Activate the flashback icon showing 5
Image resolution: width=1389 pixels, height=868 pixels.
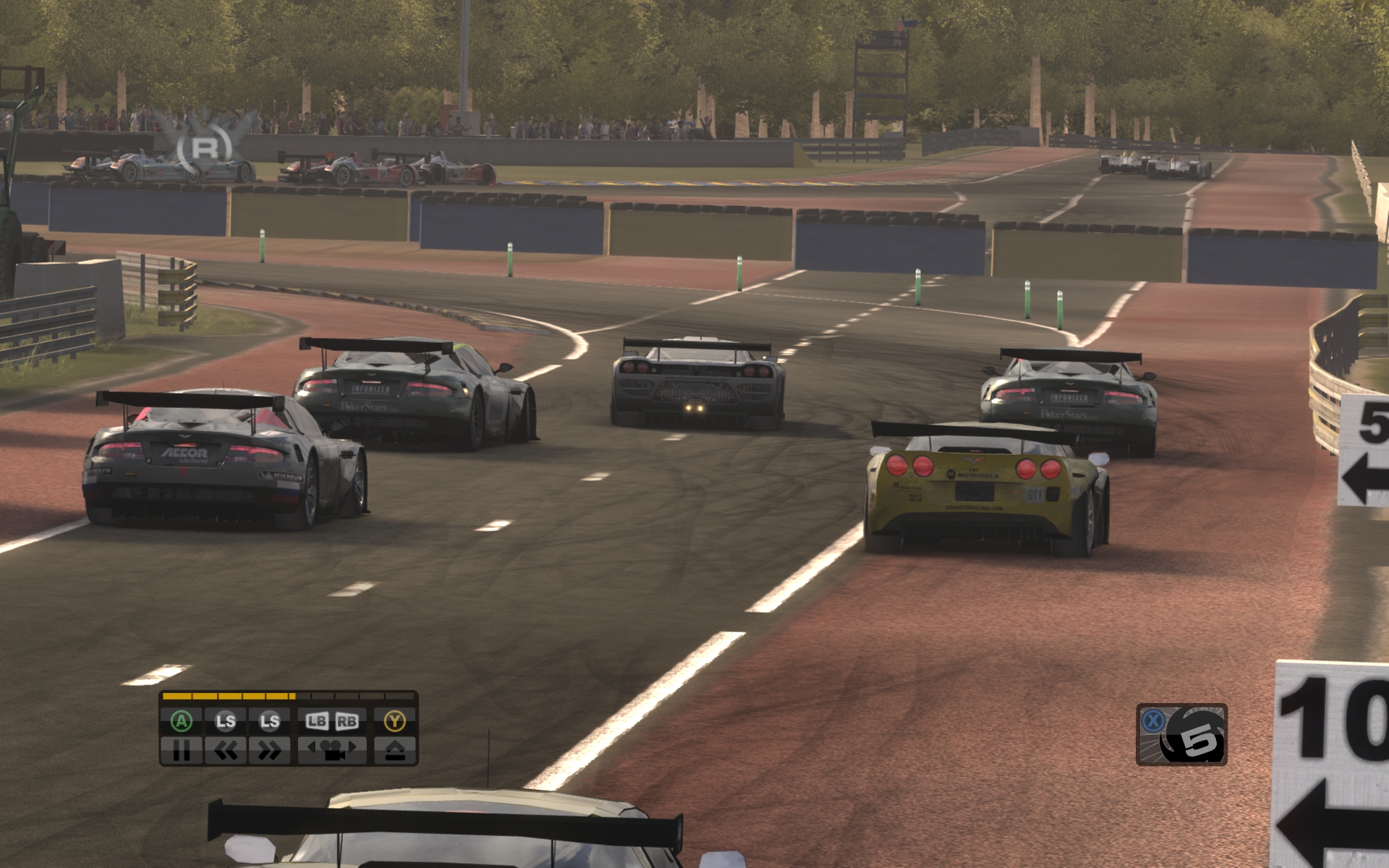tap(1182, 735)
